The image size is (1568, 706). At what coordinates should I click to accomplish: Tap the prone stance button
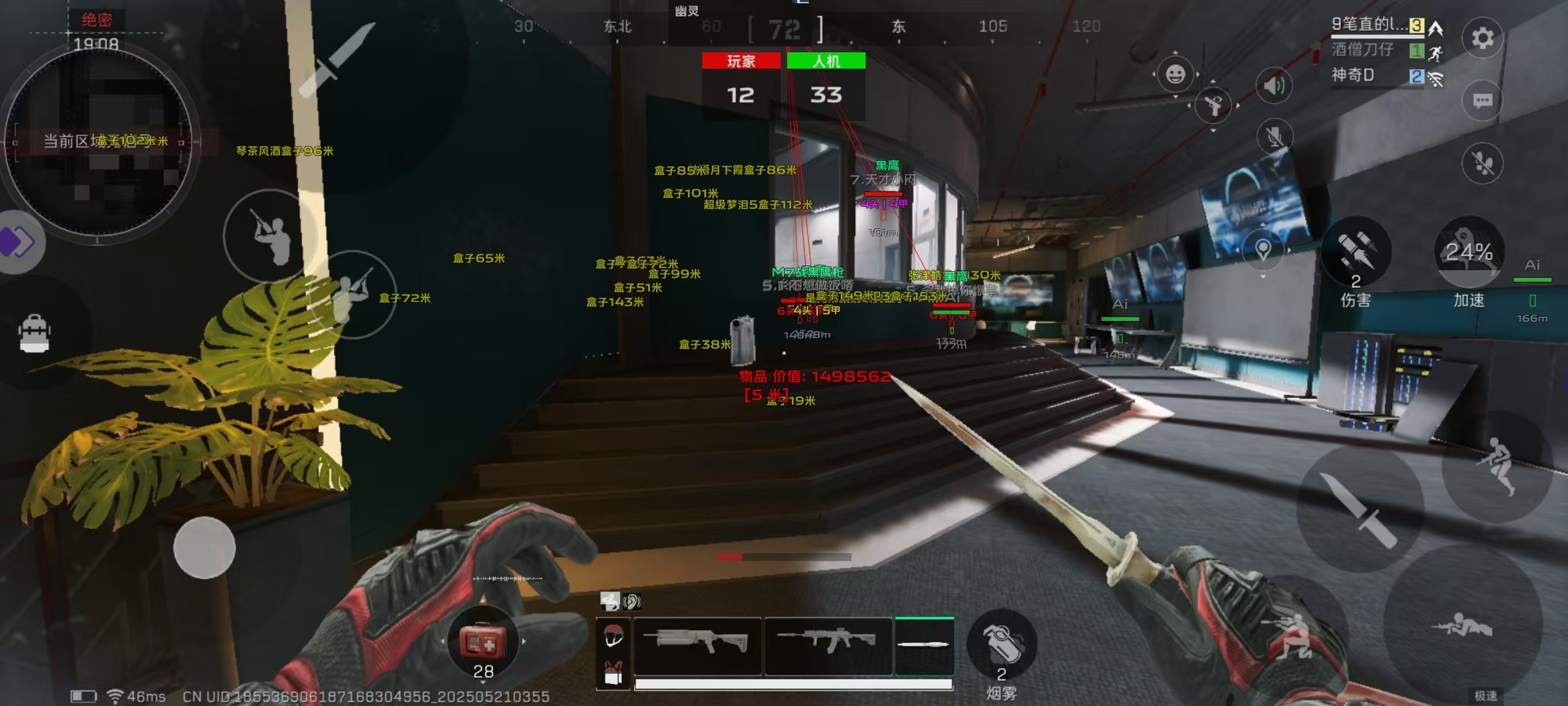tap(1463, 626)
